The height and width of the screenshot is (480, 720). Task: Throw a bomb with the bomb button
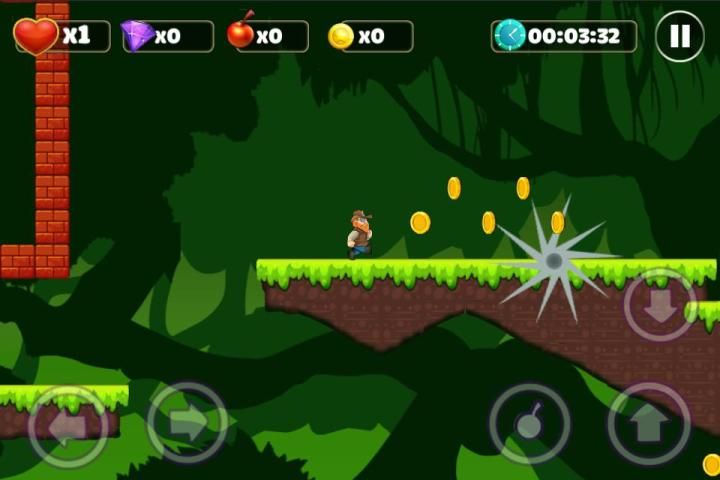pyautogui.click(x=529, y=424)
